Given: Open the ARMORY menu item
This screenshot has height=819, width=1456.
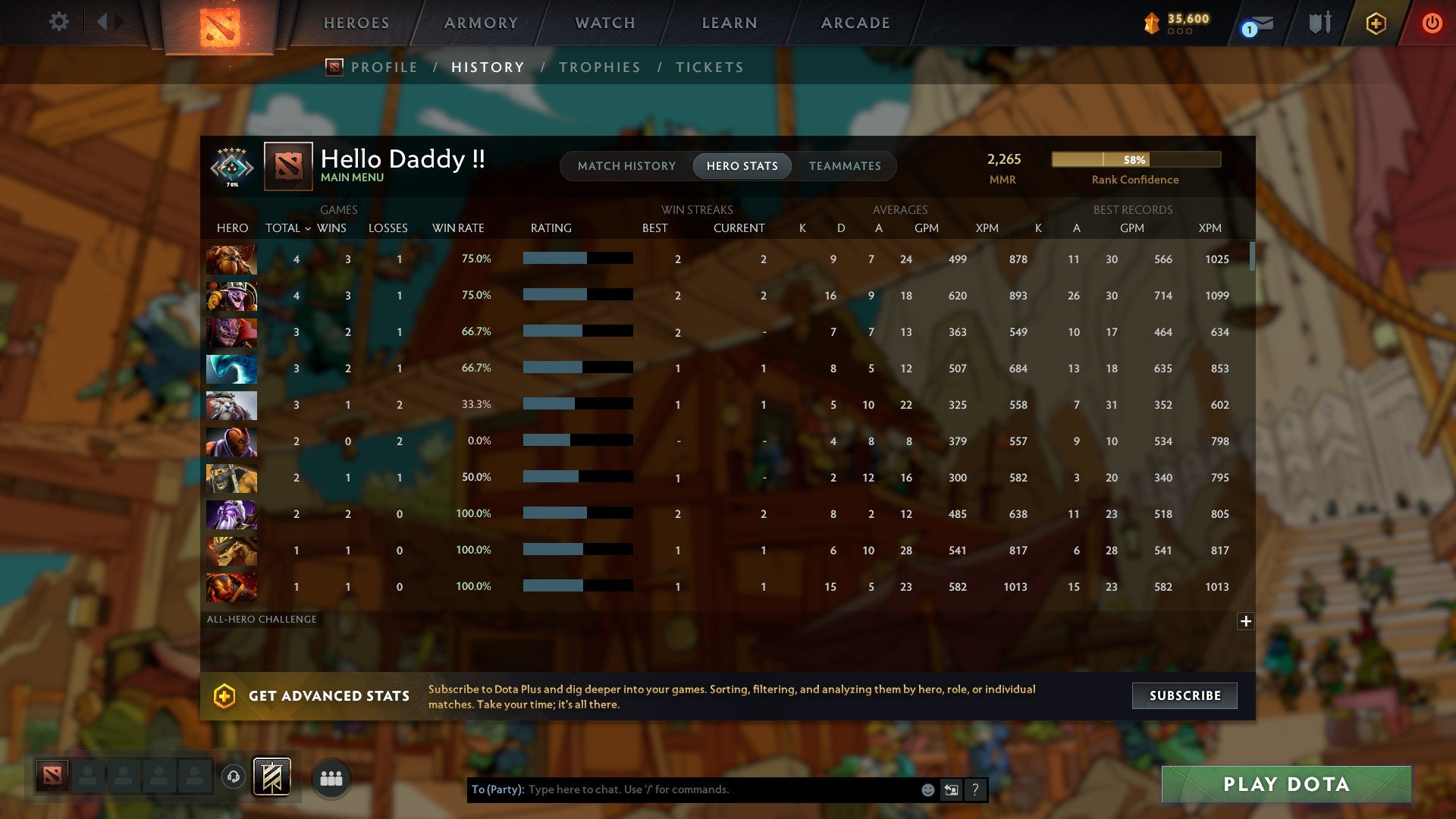Looking at the screenshot, I should [481, 23].
